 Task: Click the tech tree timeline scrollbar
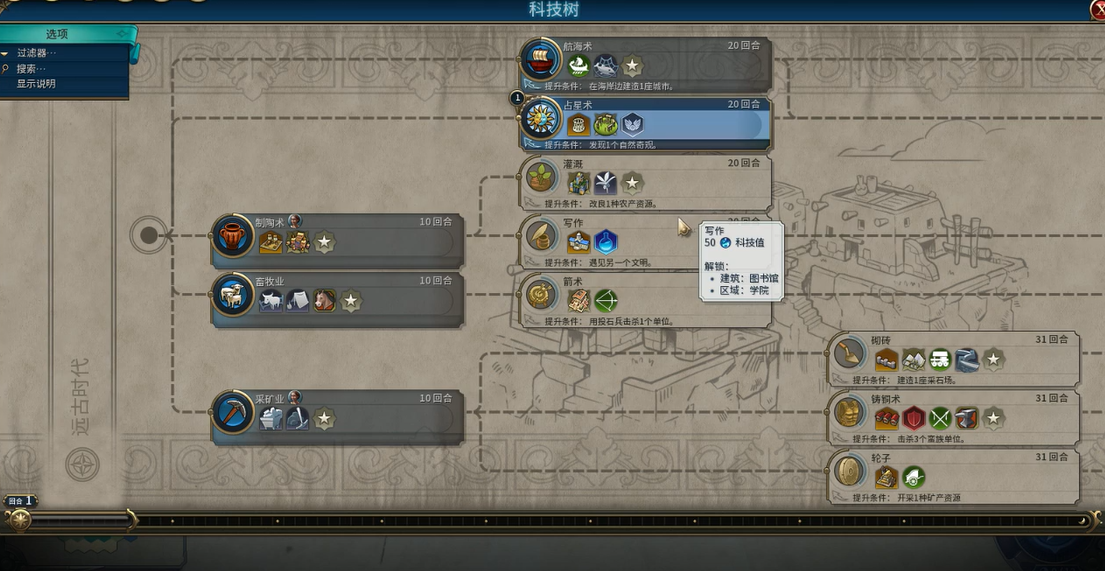pyautogui.click(x=610, y=520)
